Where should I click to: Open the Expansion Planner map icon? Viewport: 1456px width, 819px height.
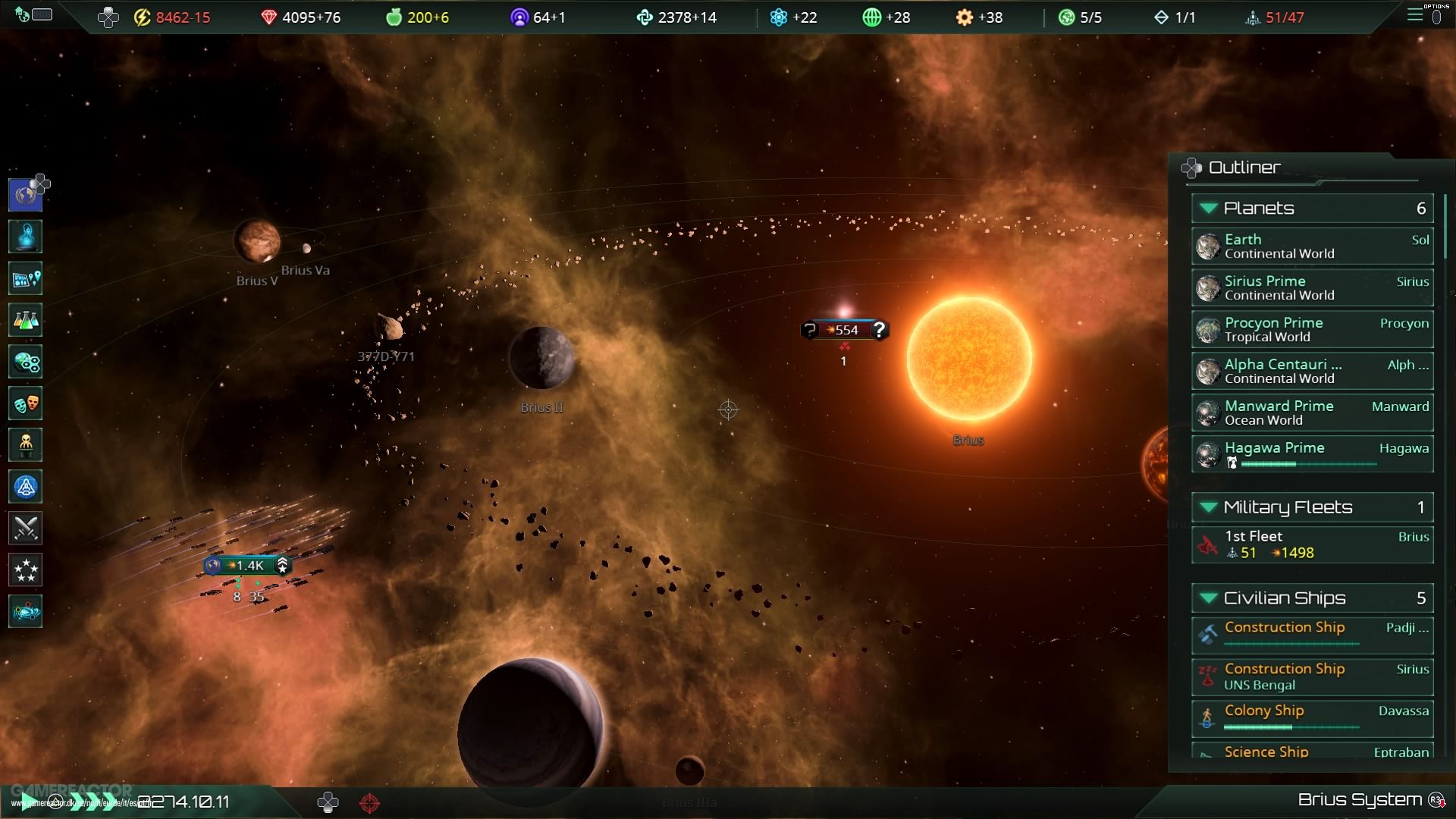click(25, 278)
